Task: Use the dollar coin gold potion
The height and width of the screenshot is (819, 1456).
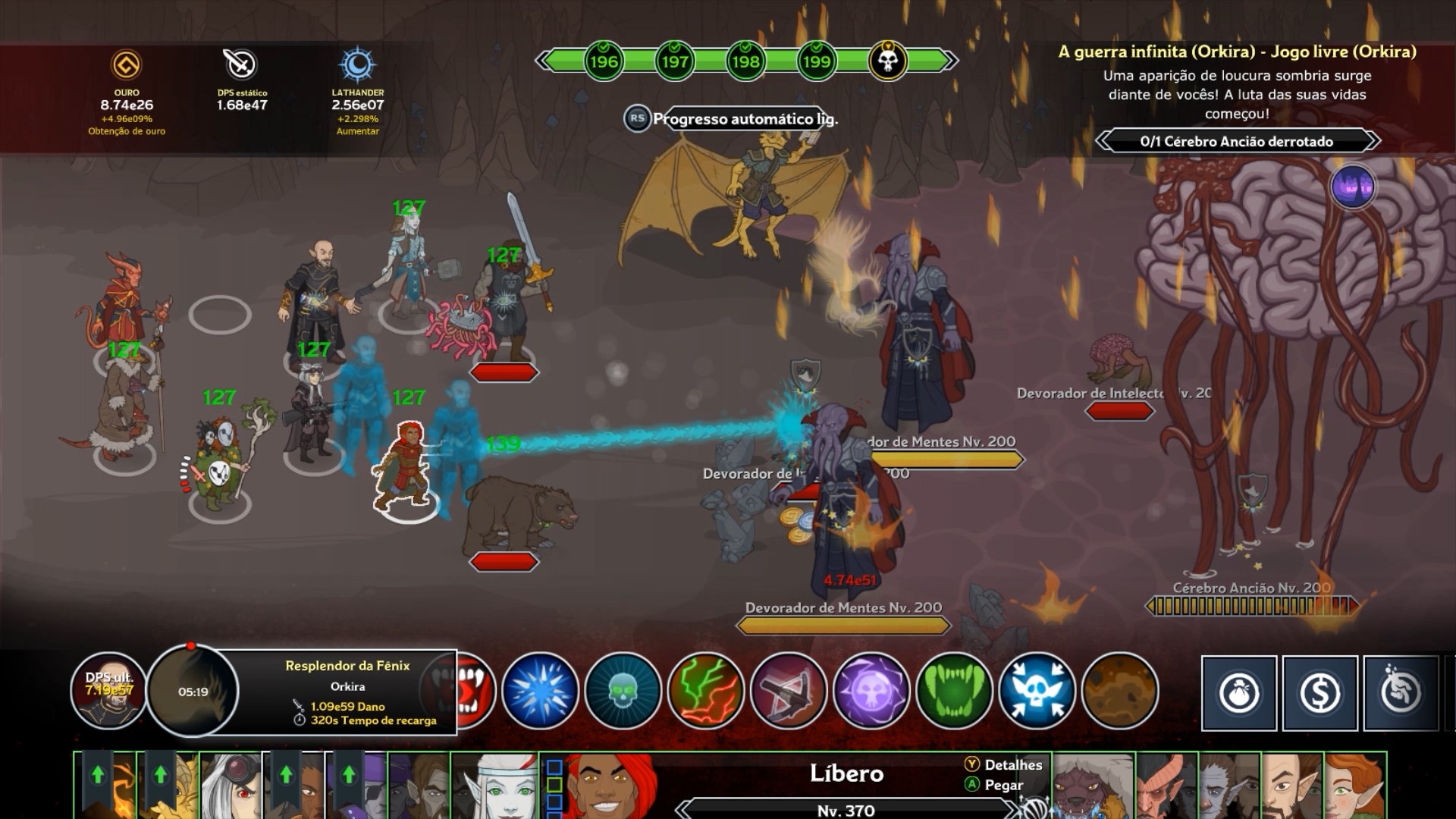Action: click(x=1320, y=693)
